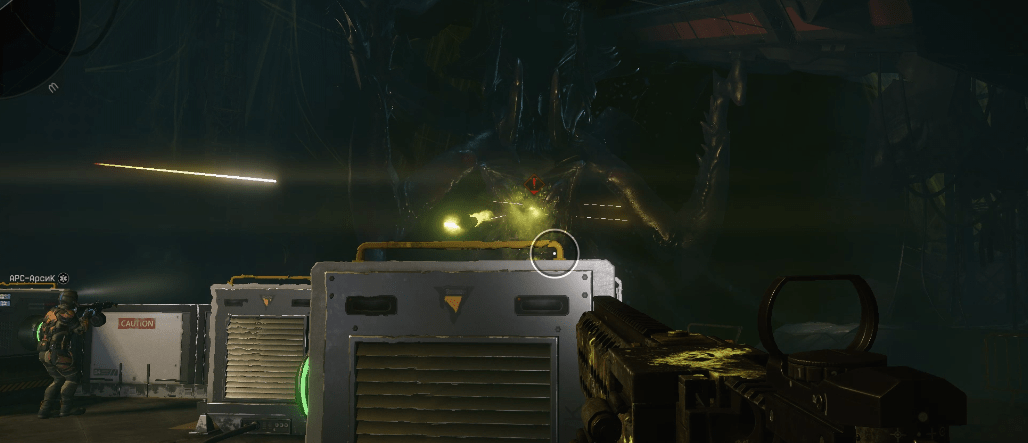Click the medic class icon beside APC-АрсиК
The height and width of the screenshot is (443, 1028).
pos(64,277)
